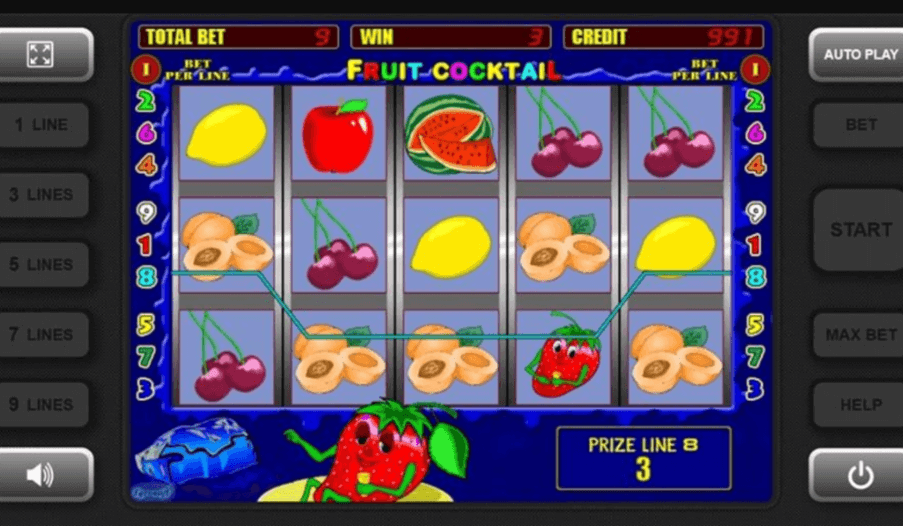This screenshot has width=904, height=526.
Task: Set the wager with MAX BET
Action: [x=859, y=335]
